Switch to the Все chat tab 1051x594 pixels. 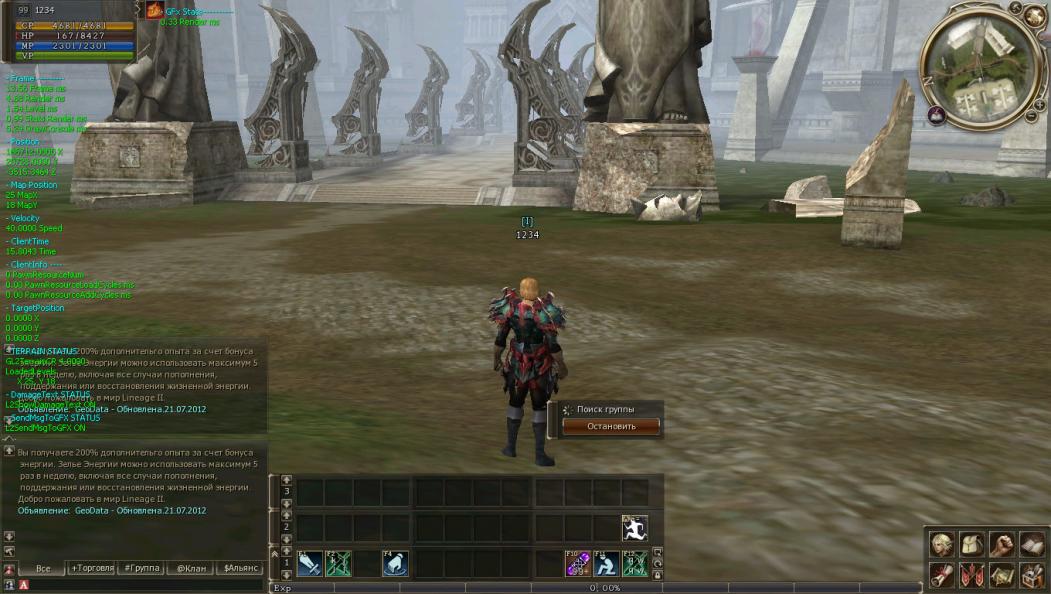pos(43,568)
